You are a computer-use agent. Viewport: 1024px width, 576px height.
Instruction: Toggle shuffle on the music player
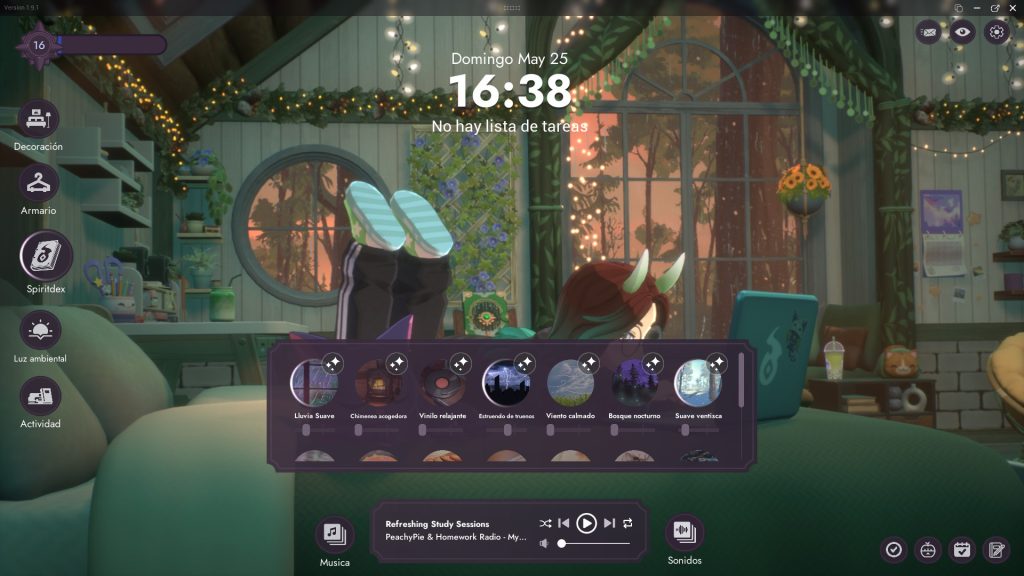pos(545,523)
